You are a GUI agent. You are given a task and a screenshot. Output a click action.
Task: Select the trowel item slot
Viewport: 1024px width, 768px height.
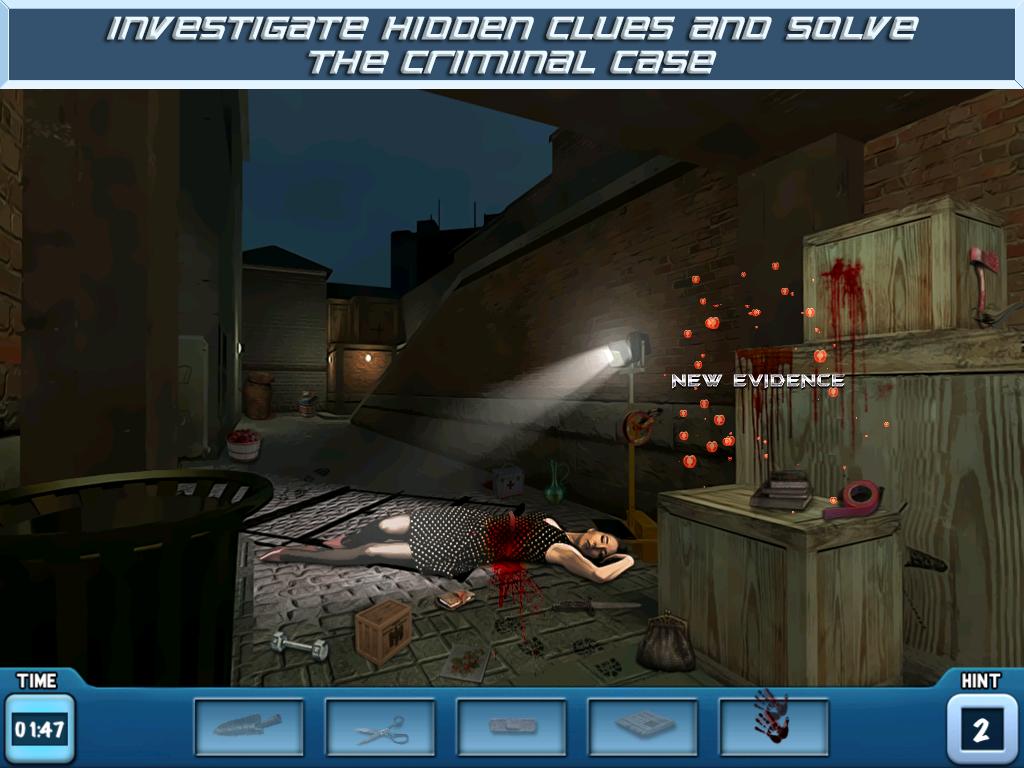click(248, 726)
